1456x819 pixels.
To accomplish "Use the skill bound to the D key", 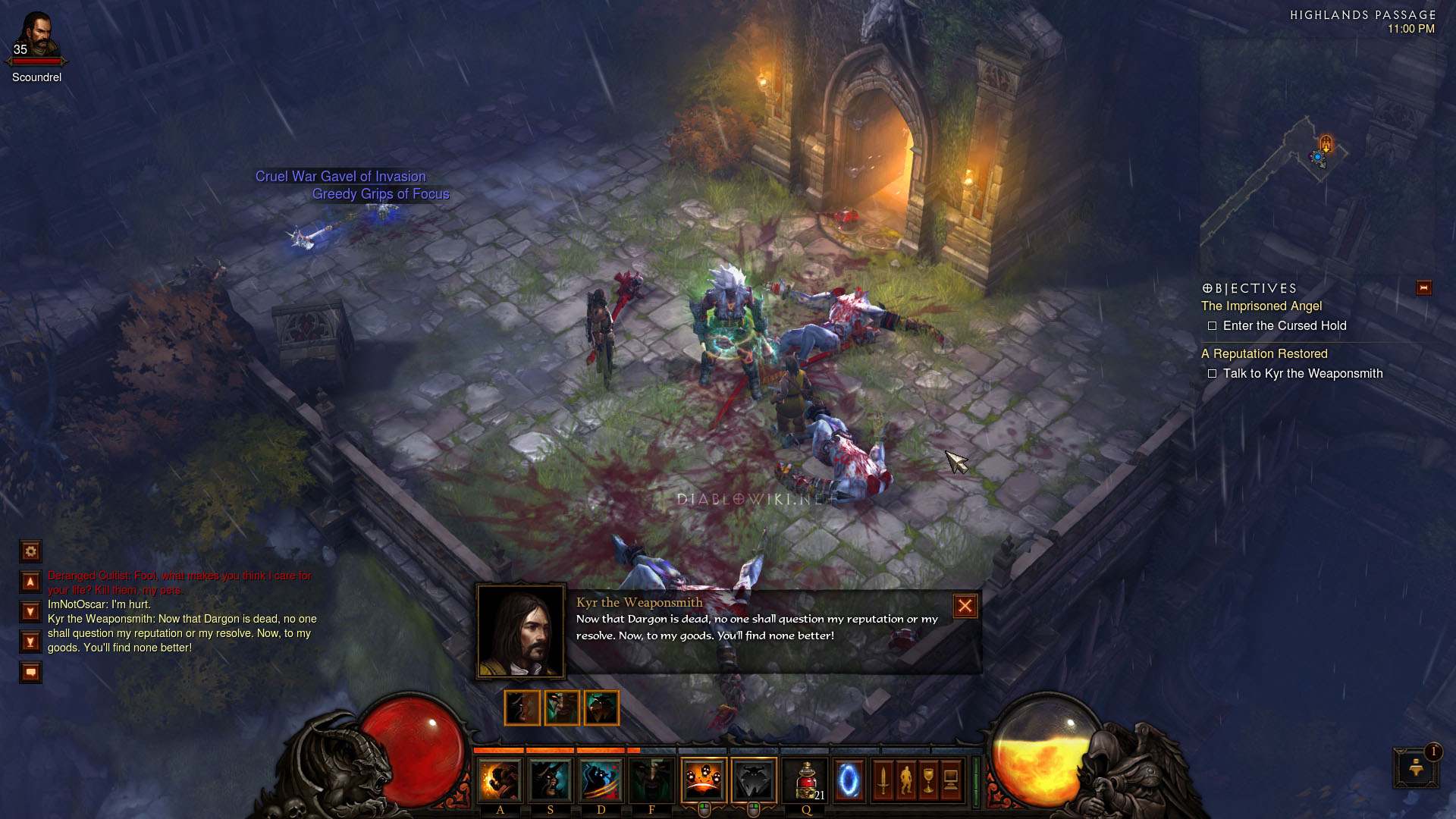I will (601, 780).
